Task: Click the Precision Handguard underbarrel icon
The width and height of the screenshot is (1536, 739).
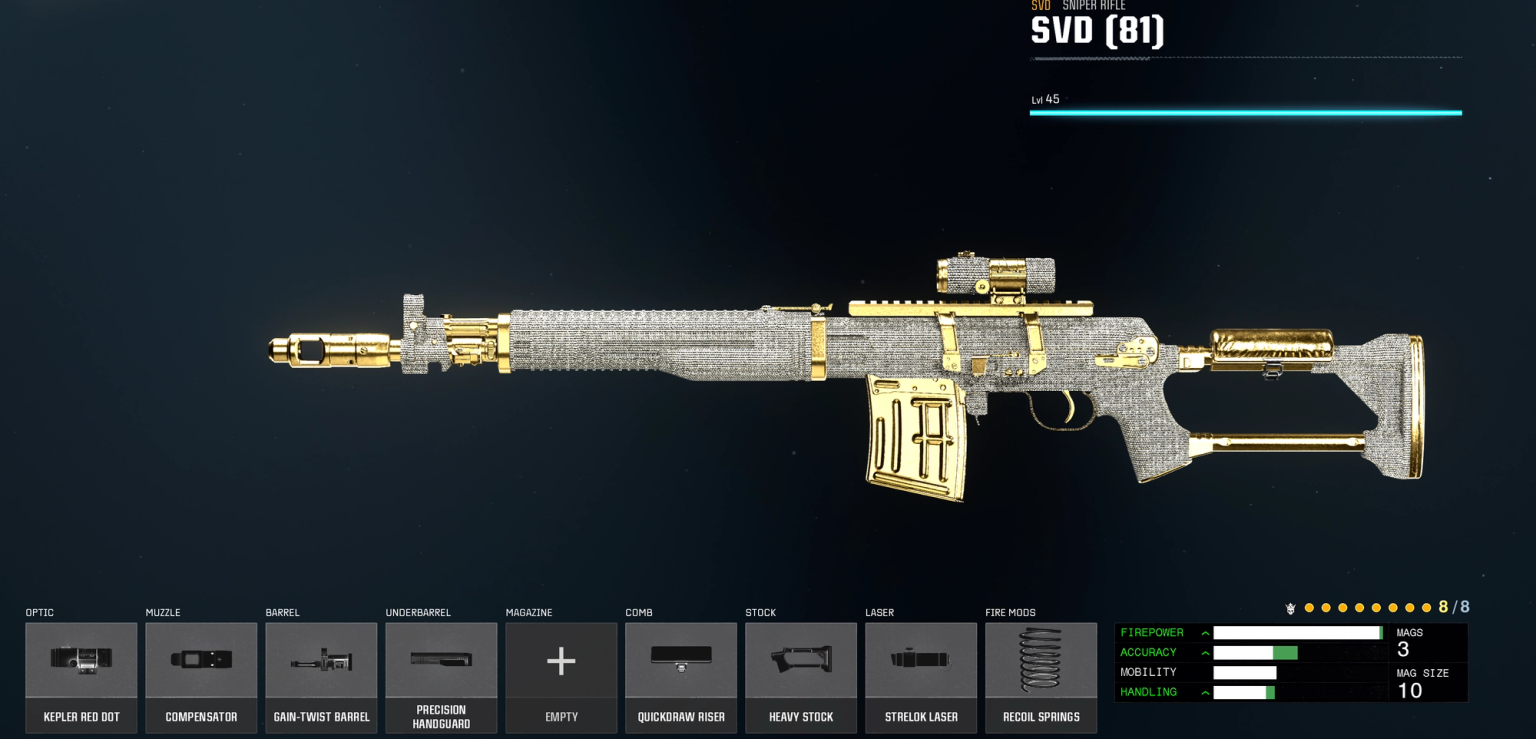Action: coord(441,661)
